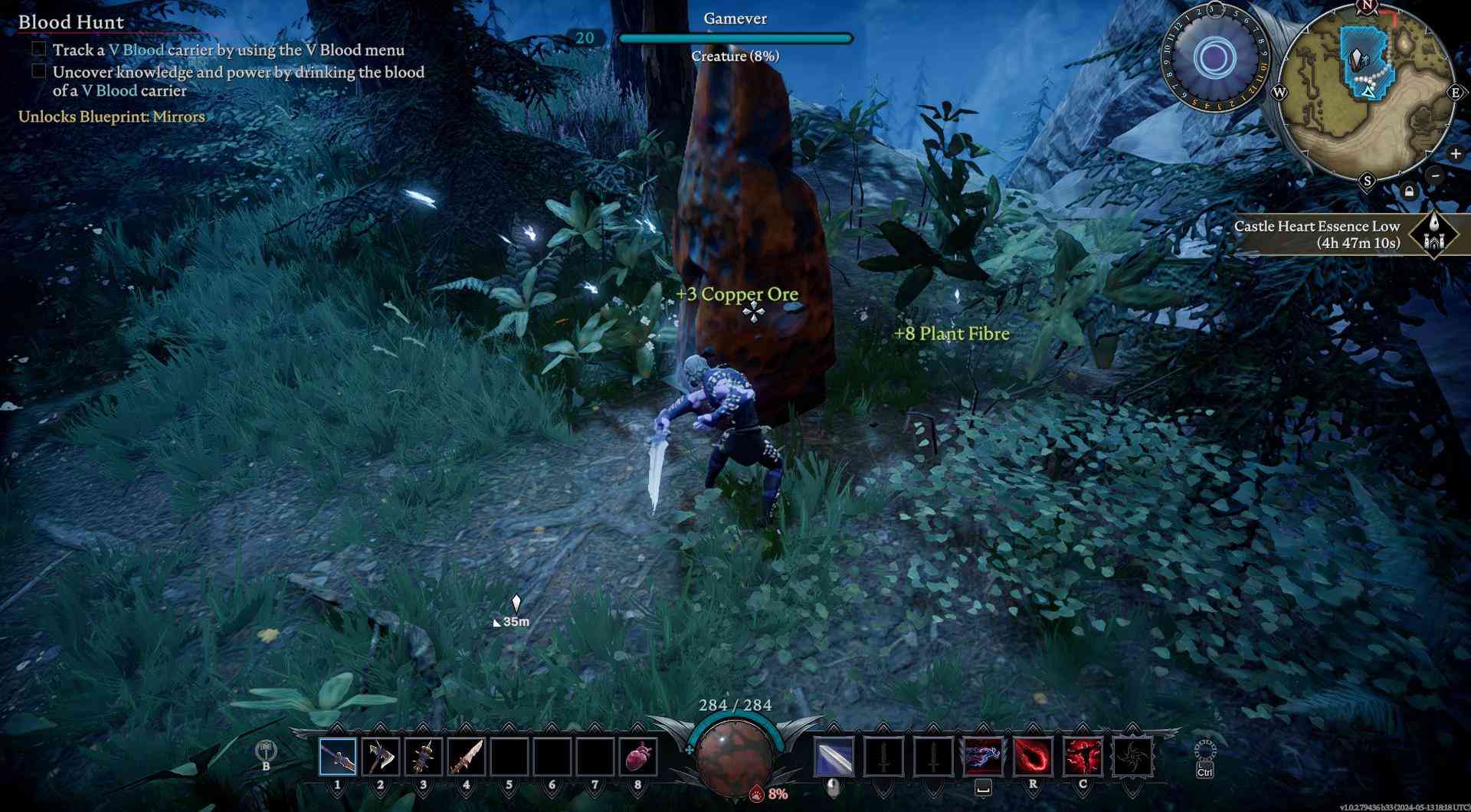1471x812 pixels.
Task: Equip the axe in hotbar slot 2
Action: pyautogui.click(x=380, y=757)
